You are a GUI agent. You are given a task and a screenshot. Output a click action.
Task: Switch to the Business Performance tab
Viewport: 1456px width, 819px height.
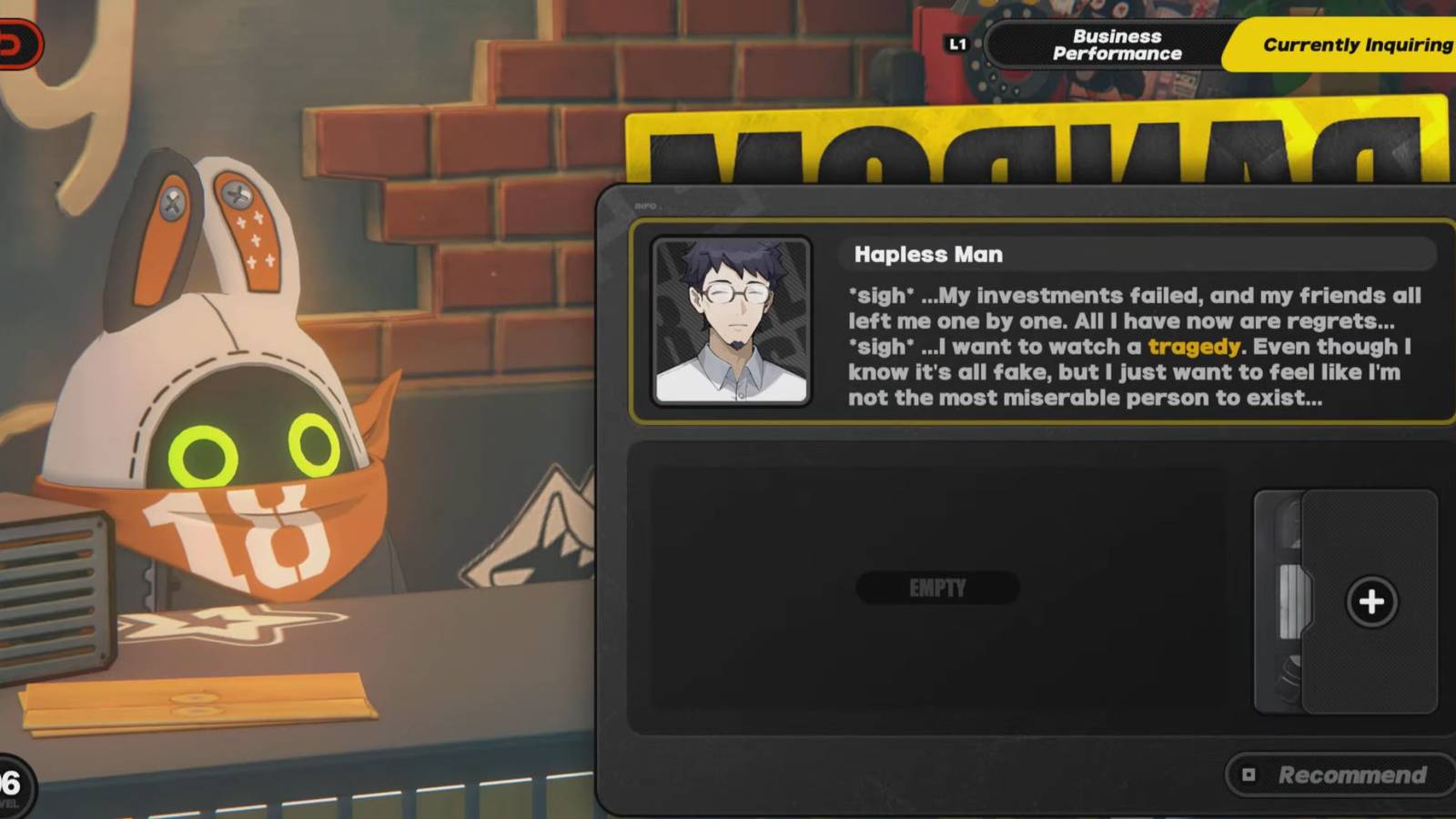coord(1117,44)
